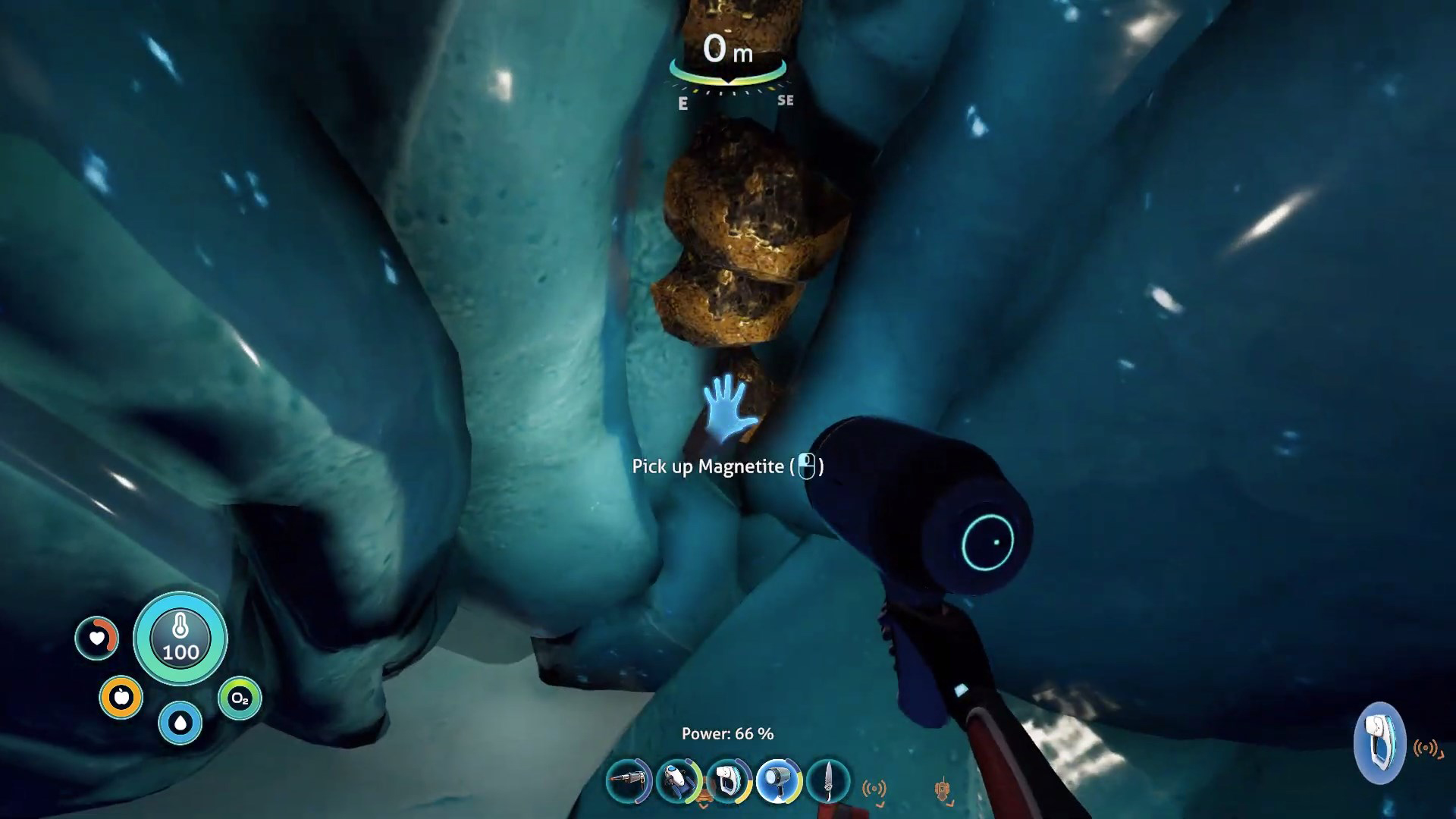This screenshot has height=819, width=1456.
Task: Select the habitat builder quickslot
Action: pyautogui.click(x=727, y=781)
